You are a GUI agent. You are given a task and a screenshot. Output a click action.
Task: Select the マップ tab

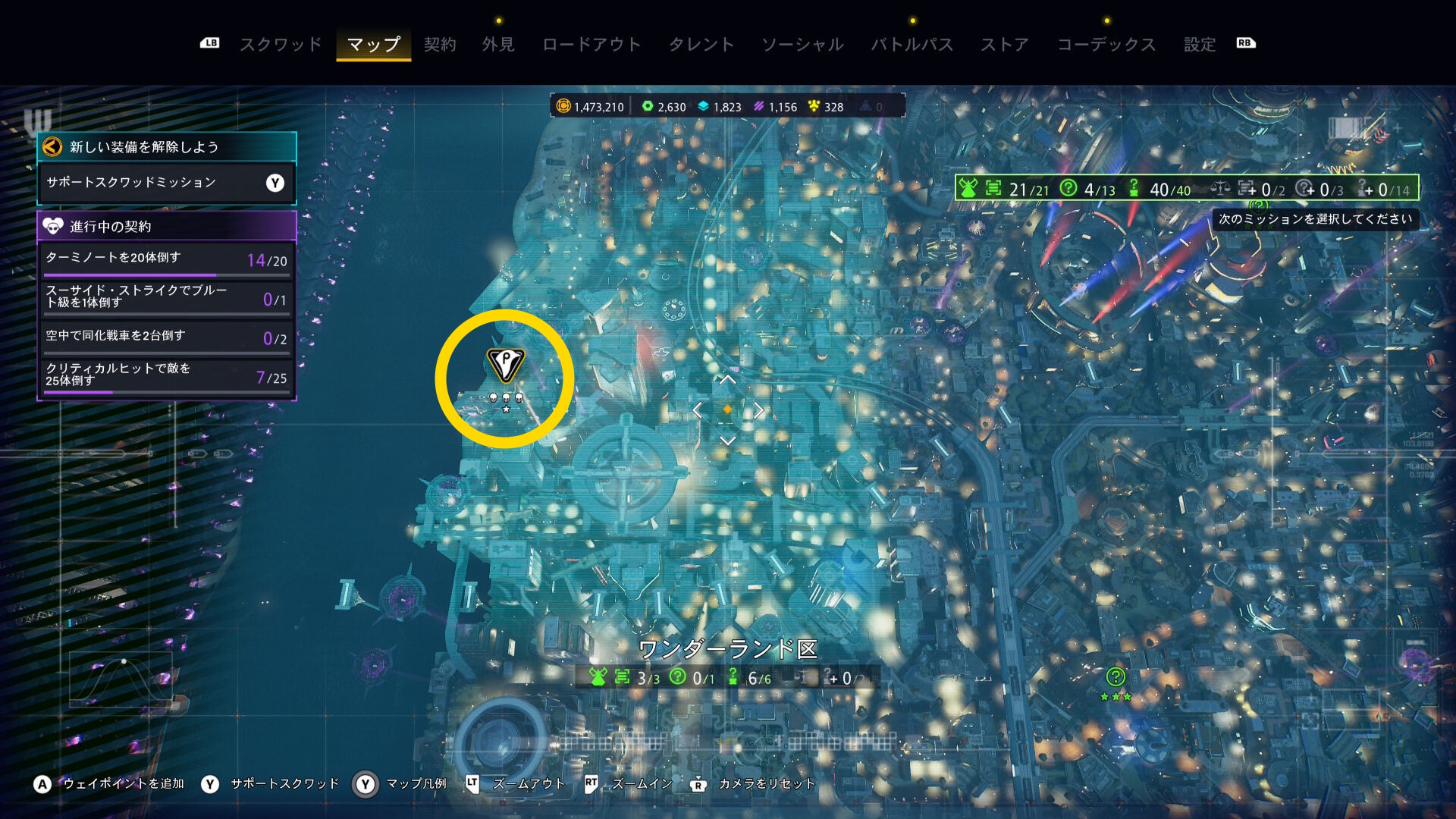coord(373,45)
